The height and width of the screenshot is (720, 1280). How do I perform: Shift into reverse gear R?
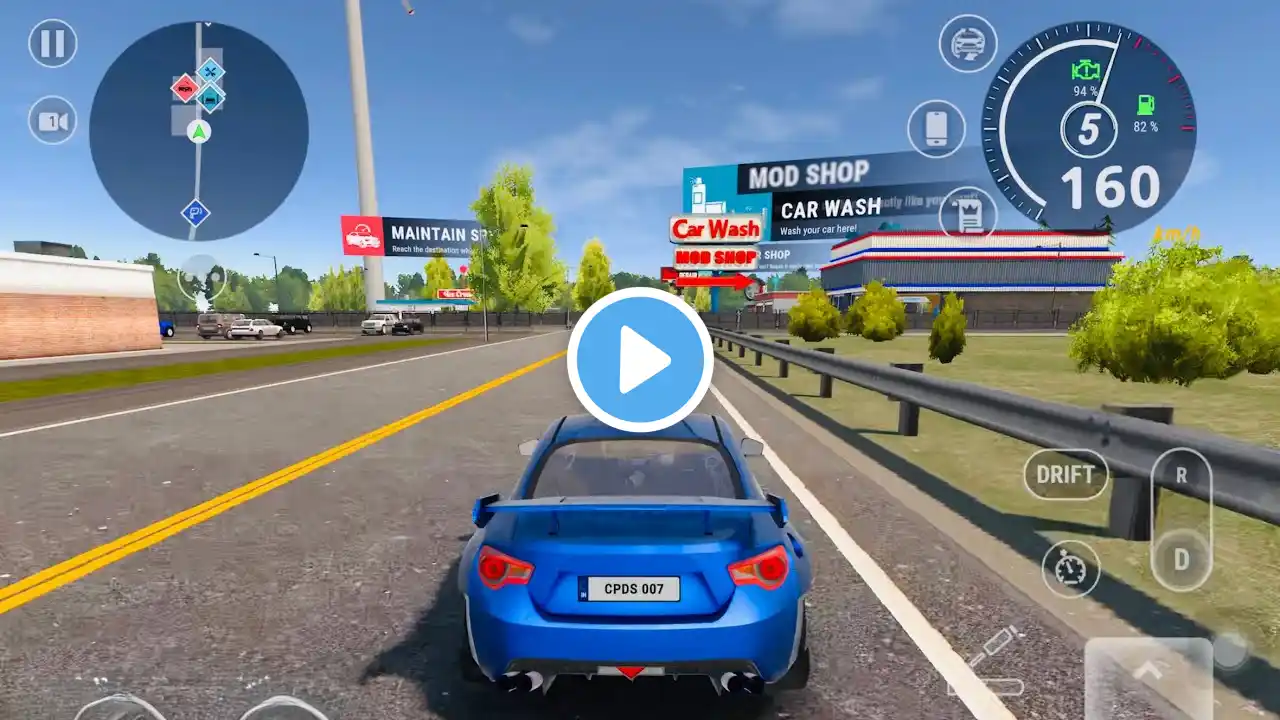click(x=1181, y=476)
